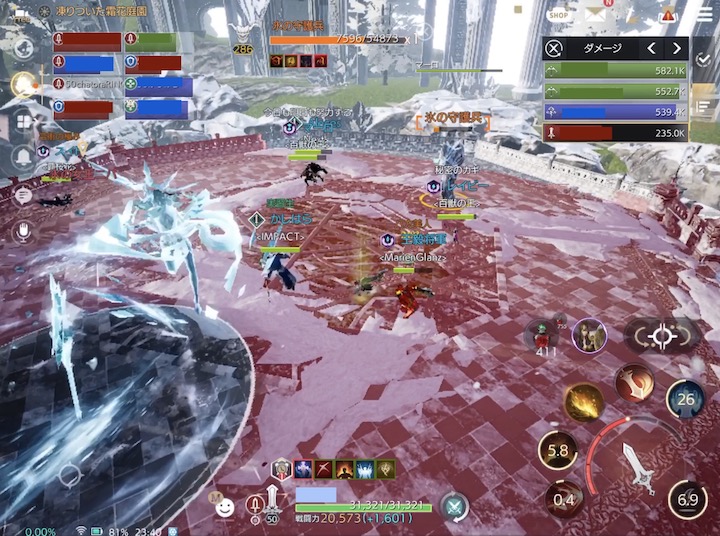Use the red potion with 411 count
Image resolution: width=720 pixels, height=536 pixels.
coord(545,335)
